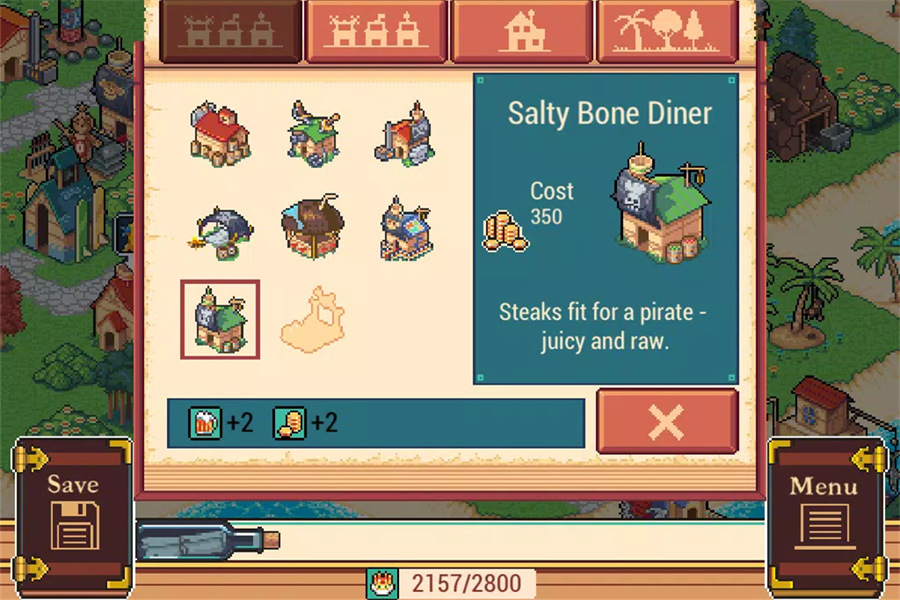Click the faded locked building silhouette
This screenshot has height=600, width=900.
point(313,320)
